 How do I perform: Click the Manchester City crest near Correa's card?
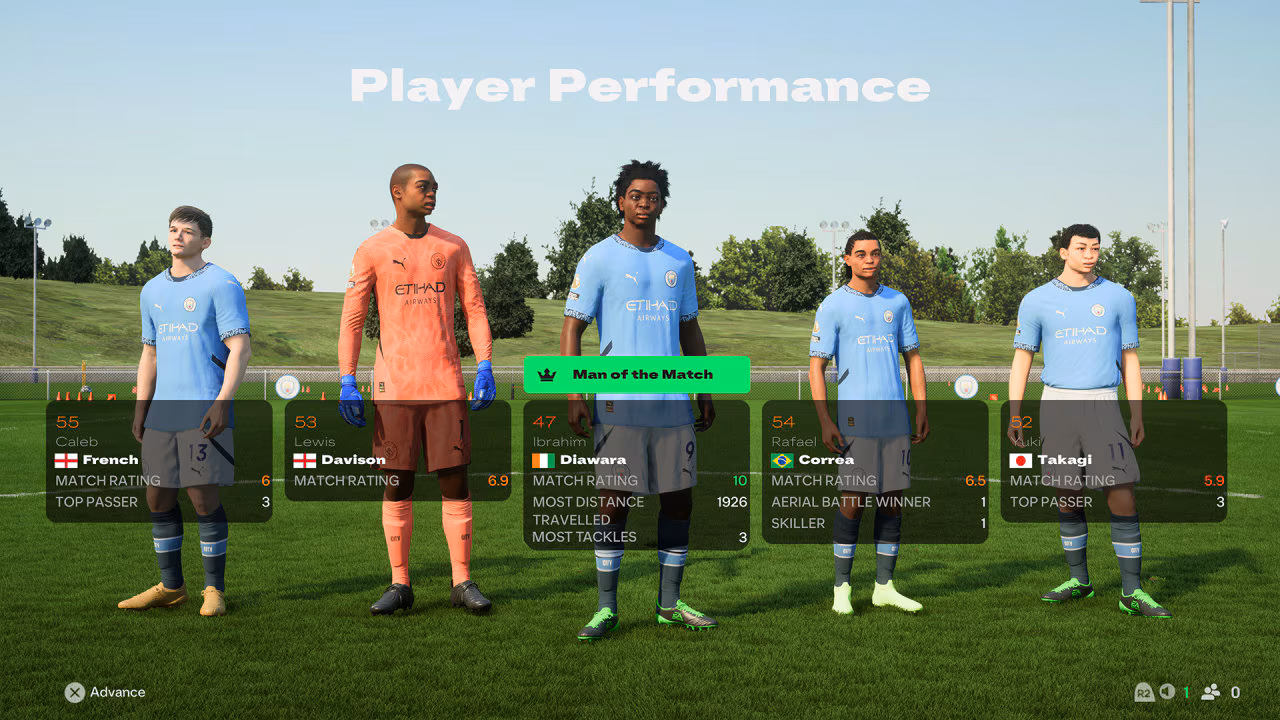(966, 387)
